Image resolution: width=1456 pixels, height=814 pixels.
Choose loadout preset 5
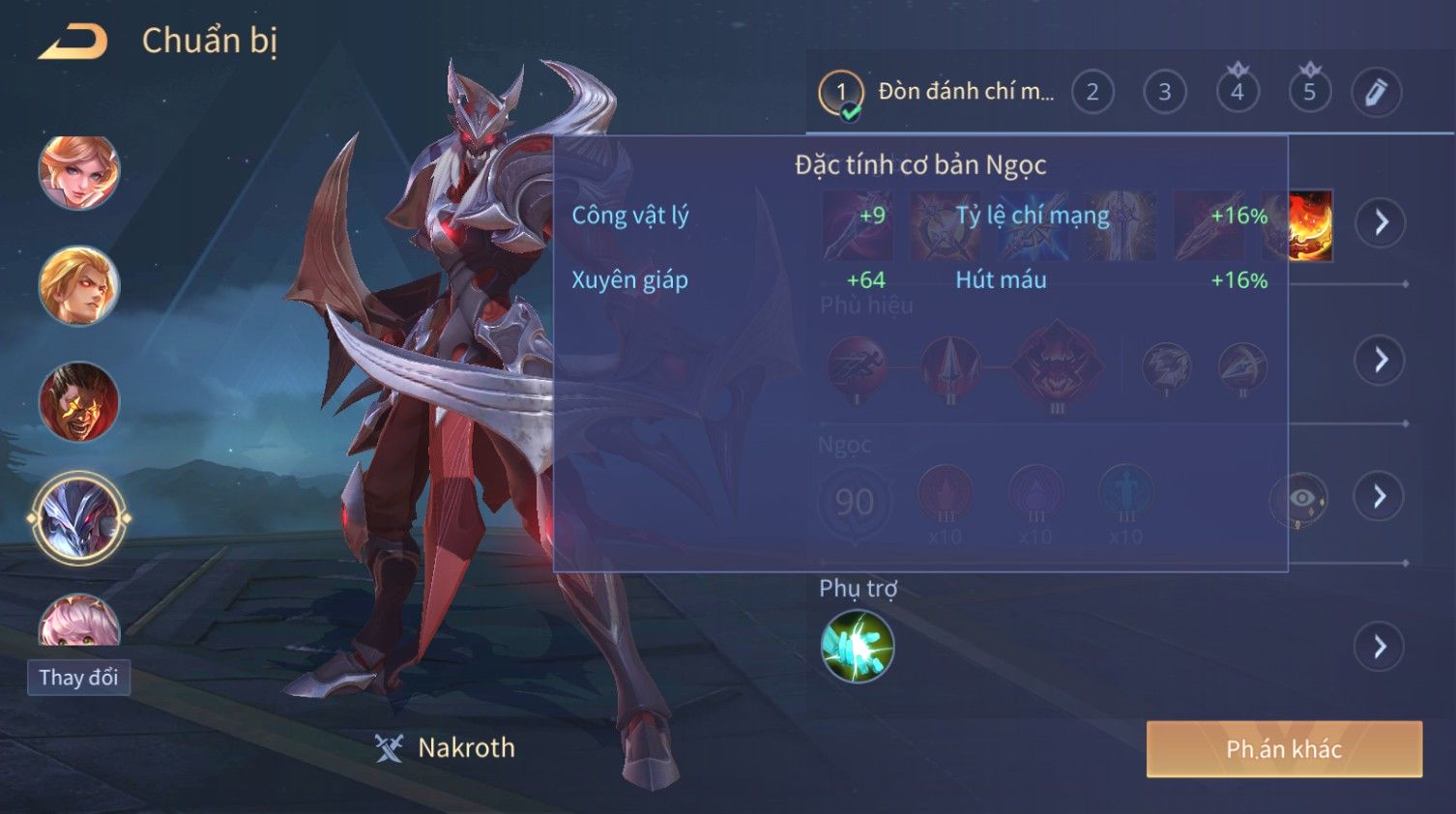point(1310,93)
